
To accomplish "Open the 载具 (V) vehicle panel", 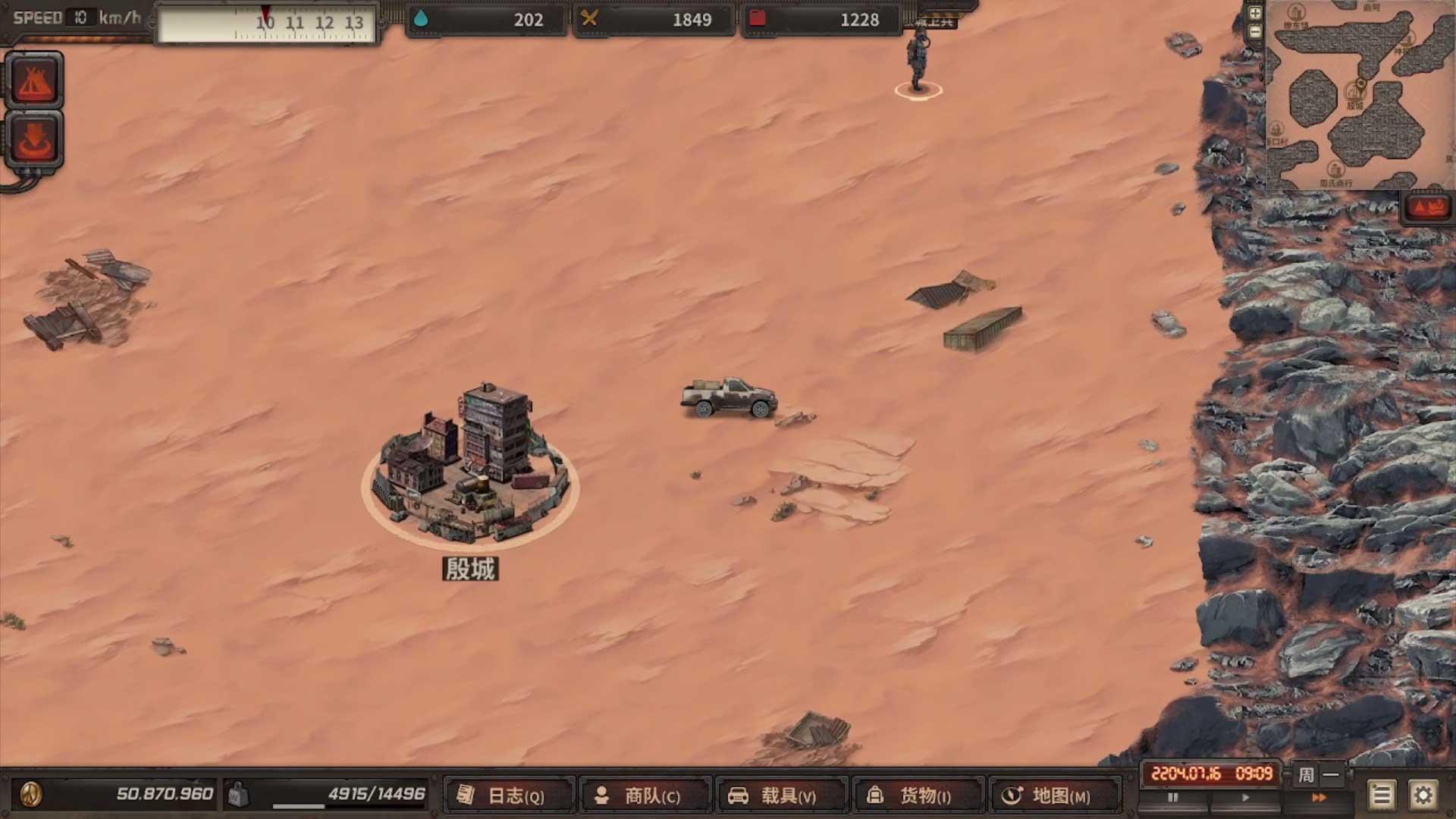I will (783, 795).
